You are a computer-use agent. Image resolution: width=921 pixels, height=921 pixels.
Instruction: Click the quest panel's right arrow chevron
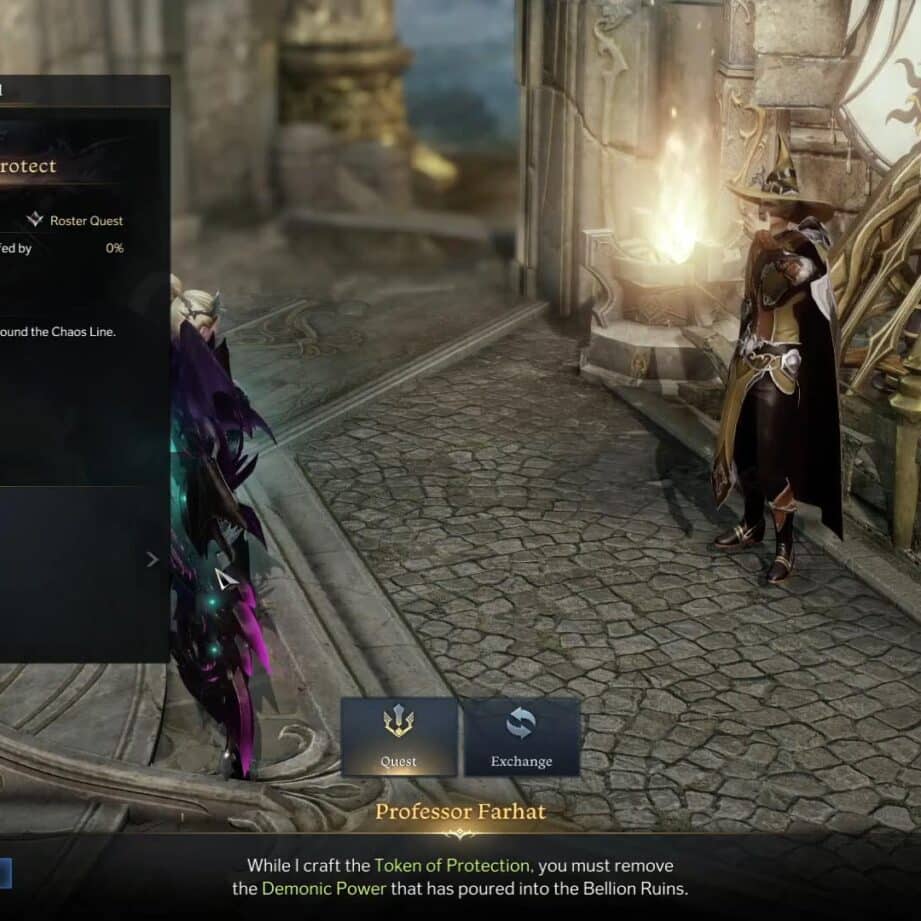(152, 560)
